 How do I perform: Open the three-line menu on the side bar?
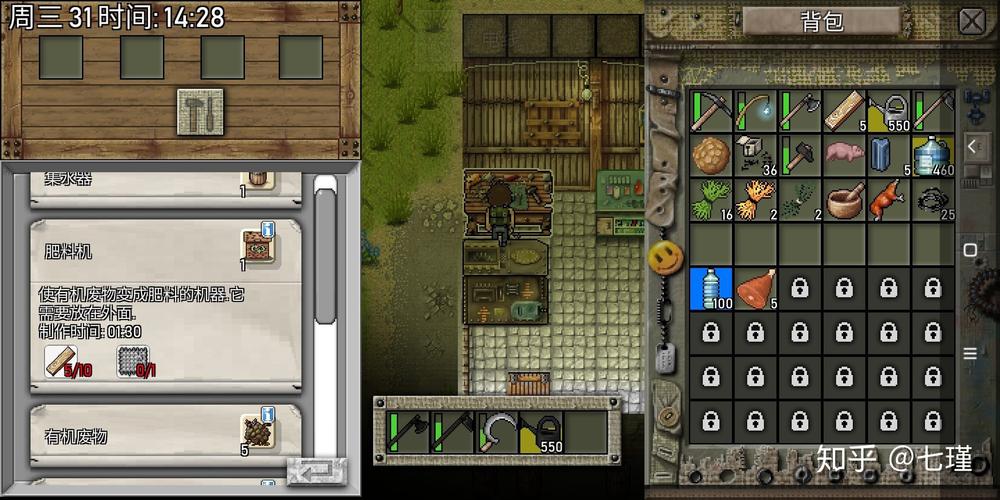tap(970, 353)
